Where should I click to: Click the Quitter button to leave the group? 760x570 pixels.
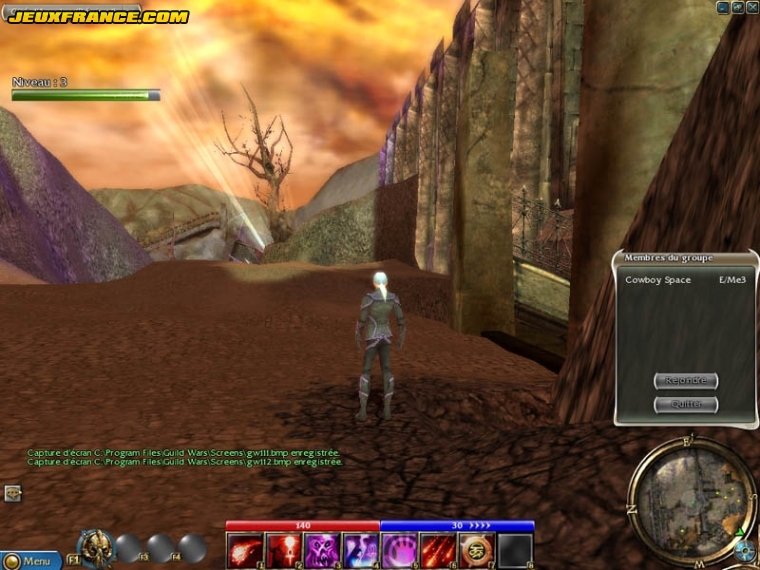pyautogui.click(x=686, y=405)
